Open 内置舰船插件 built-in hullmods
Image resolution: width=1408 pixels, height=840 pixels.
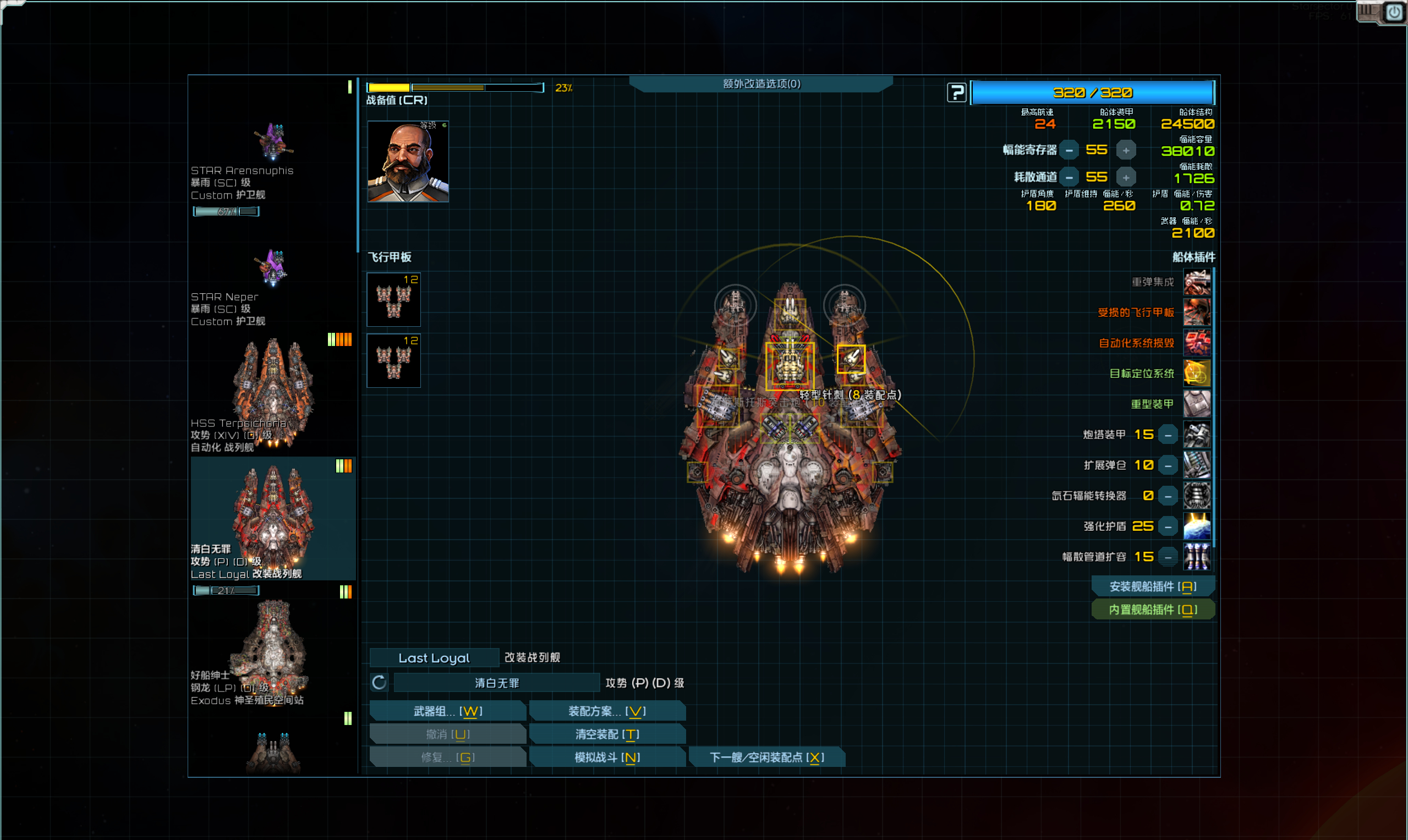pyautogui.click(x=1153, y=610)
